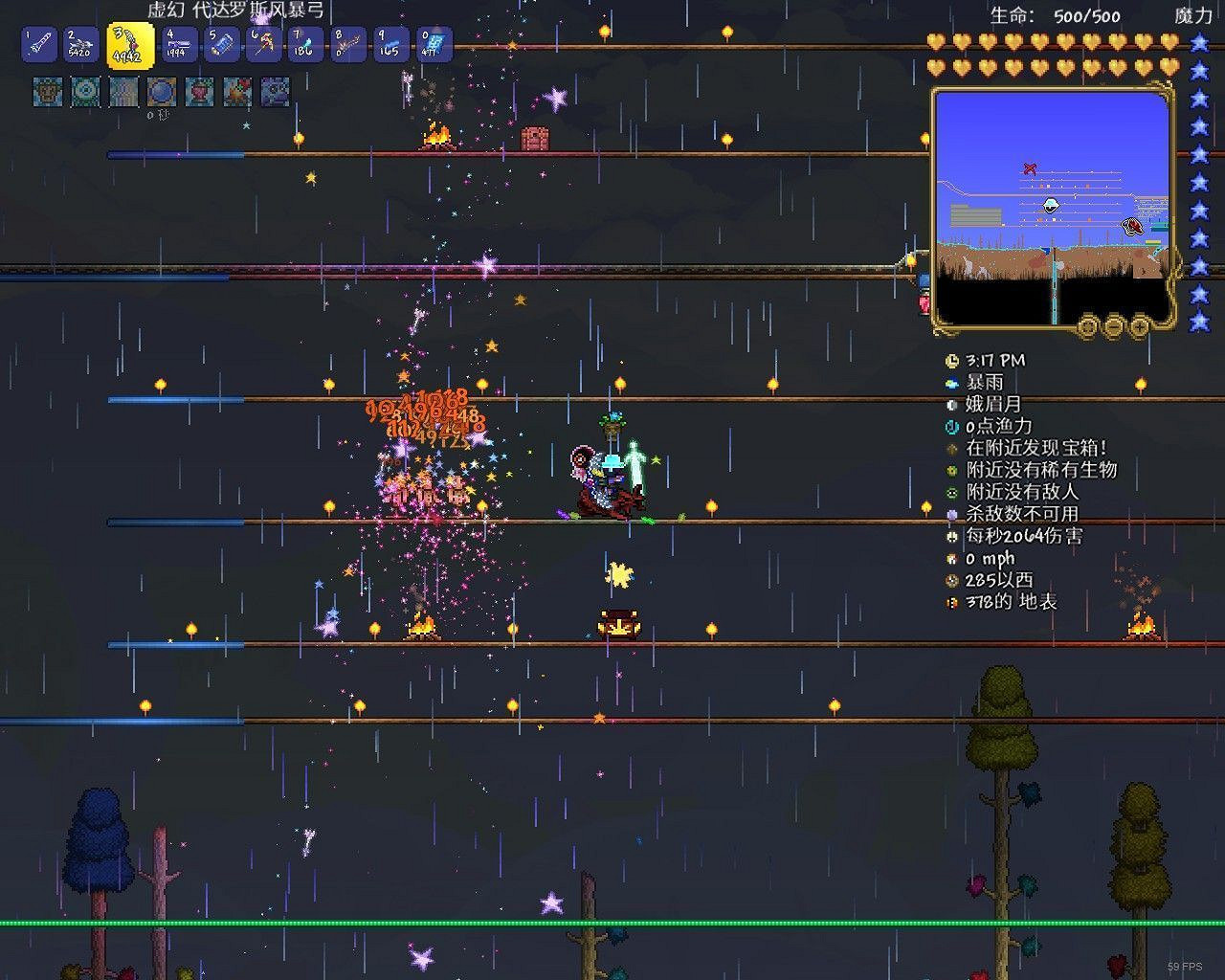Toggle the moon phase display 娥眉月
The image size is (1225, 980).
(x=950, y=404)
